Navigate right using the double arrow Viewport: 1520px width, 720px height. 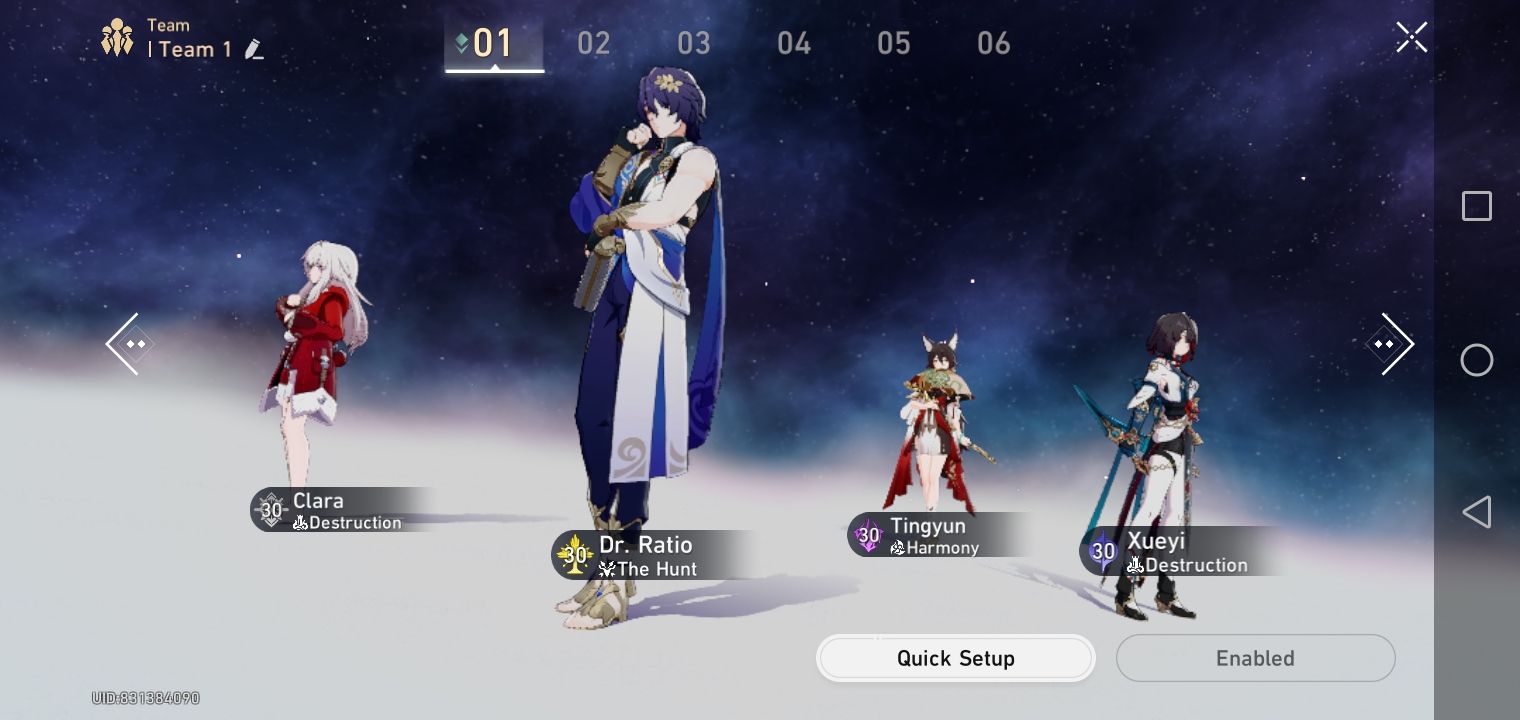[1392, 344]
